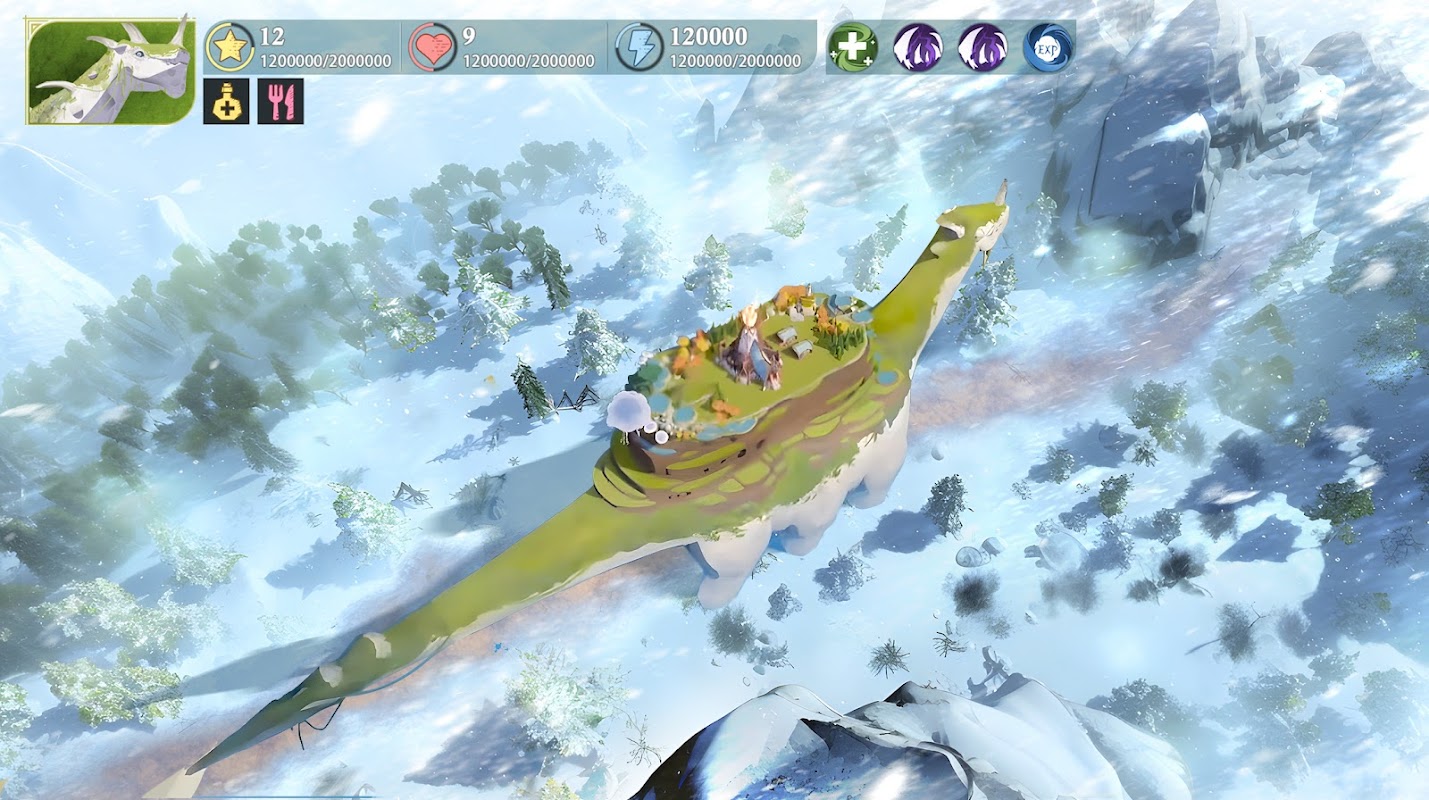Select the yellow potion bottle icon
This screenshot has width=1429, height=800.
tap(226, 102)
